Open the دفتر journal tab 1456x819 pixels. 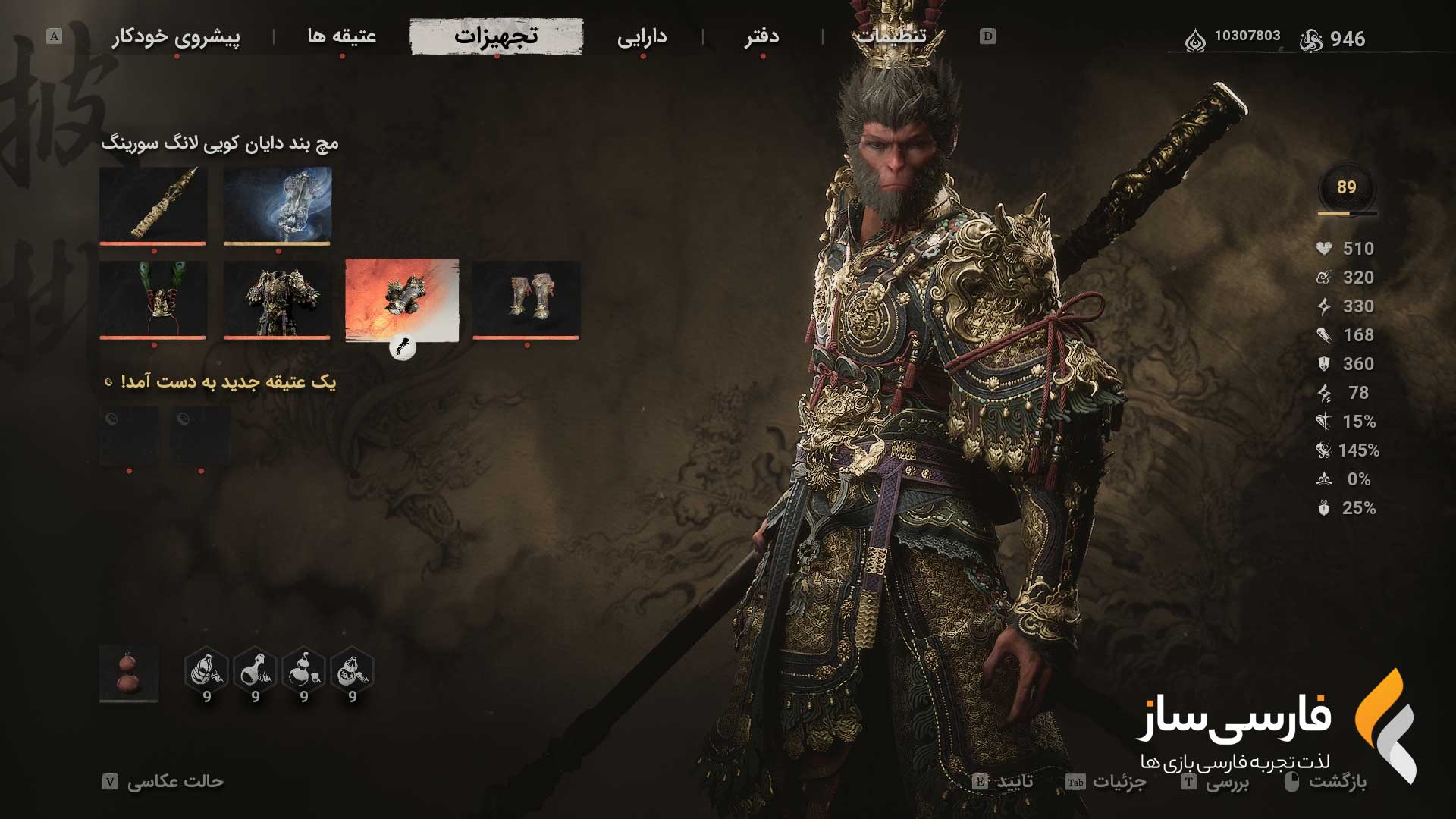tap(761, 36)
